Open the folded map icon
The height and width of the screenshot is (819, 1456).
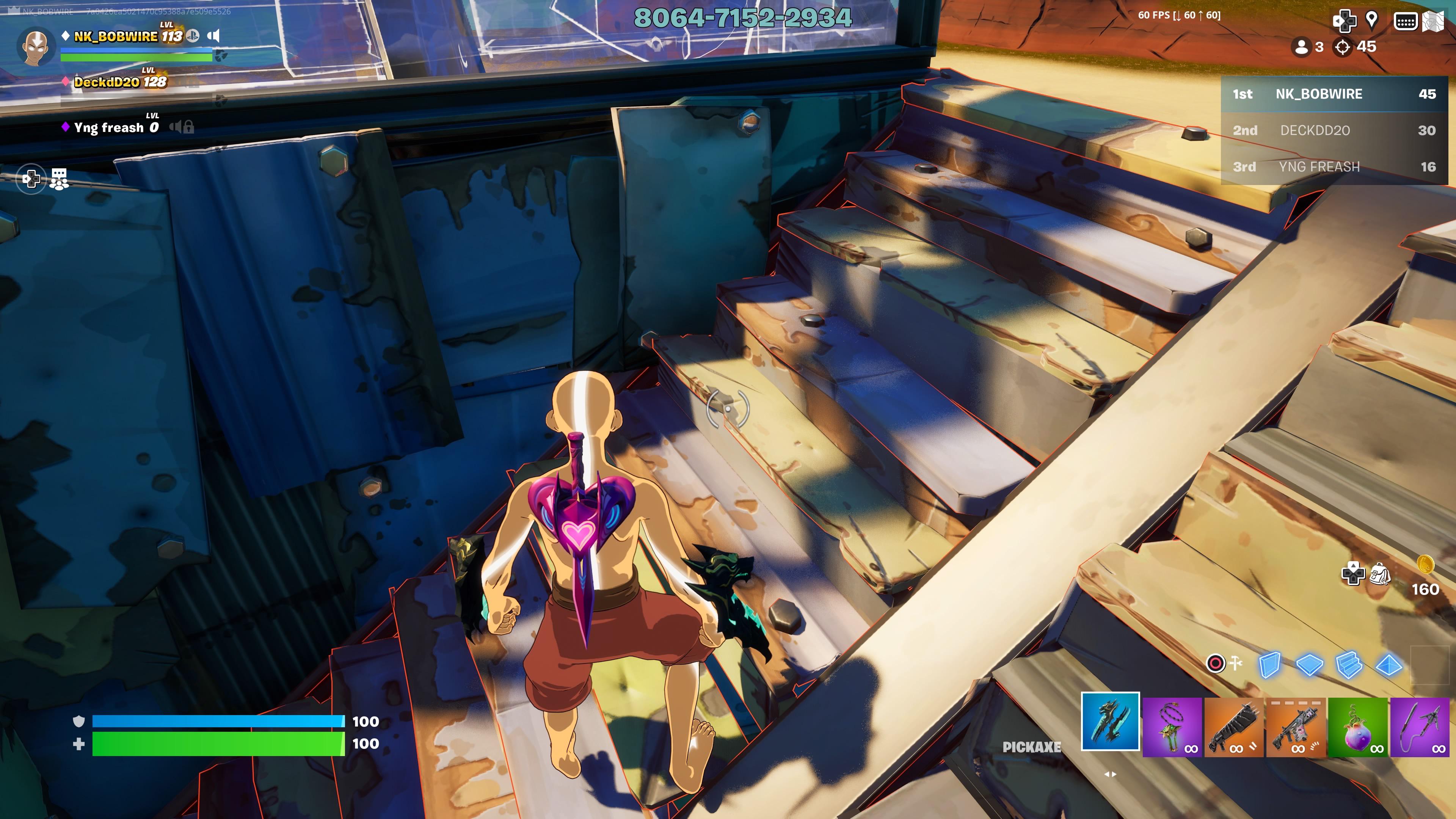click(x=1433, y=22)
